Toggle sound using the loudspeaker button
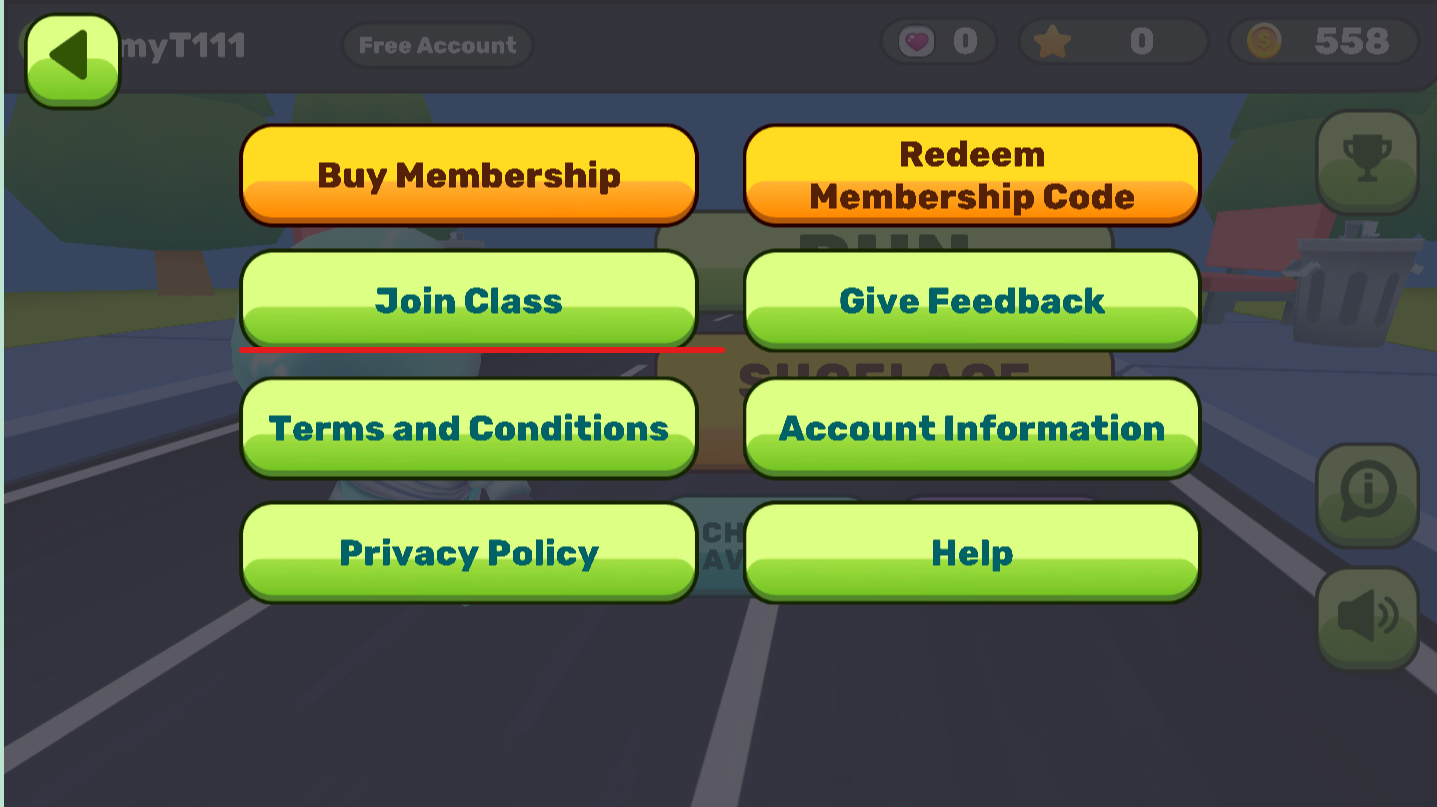The image size is (1437, 807). [x=1367, y=616]
